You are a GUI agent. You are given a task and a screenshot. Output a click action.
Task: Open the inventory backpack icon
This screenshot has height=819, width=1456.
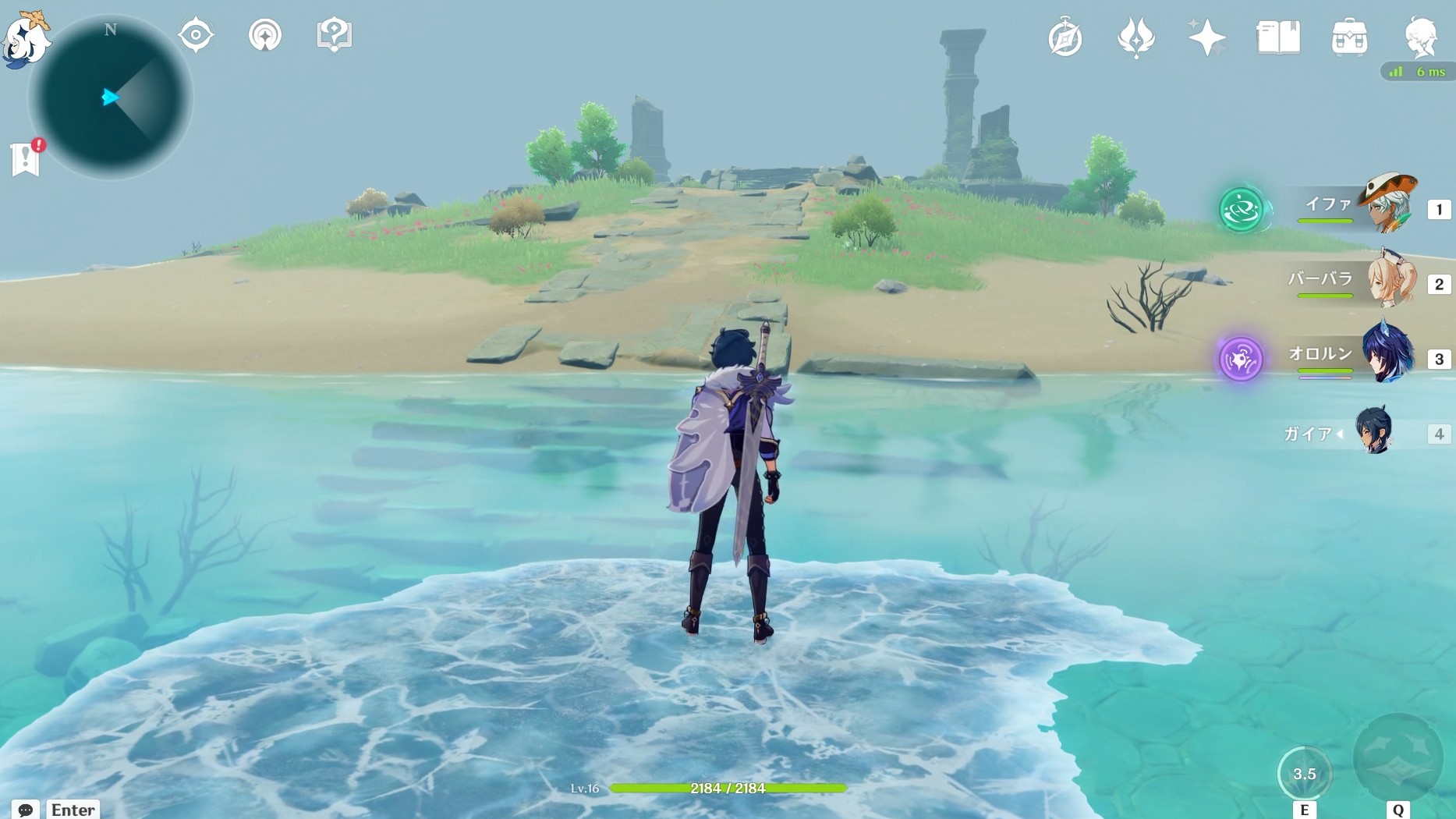point(1350,35)
